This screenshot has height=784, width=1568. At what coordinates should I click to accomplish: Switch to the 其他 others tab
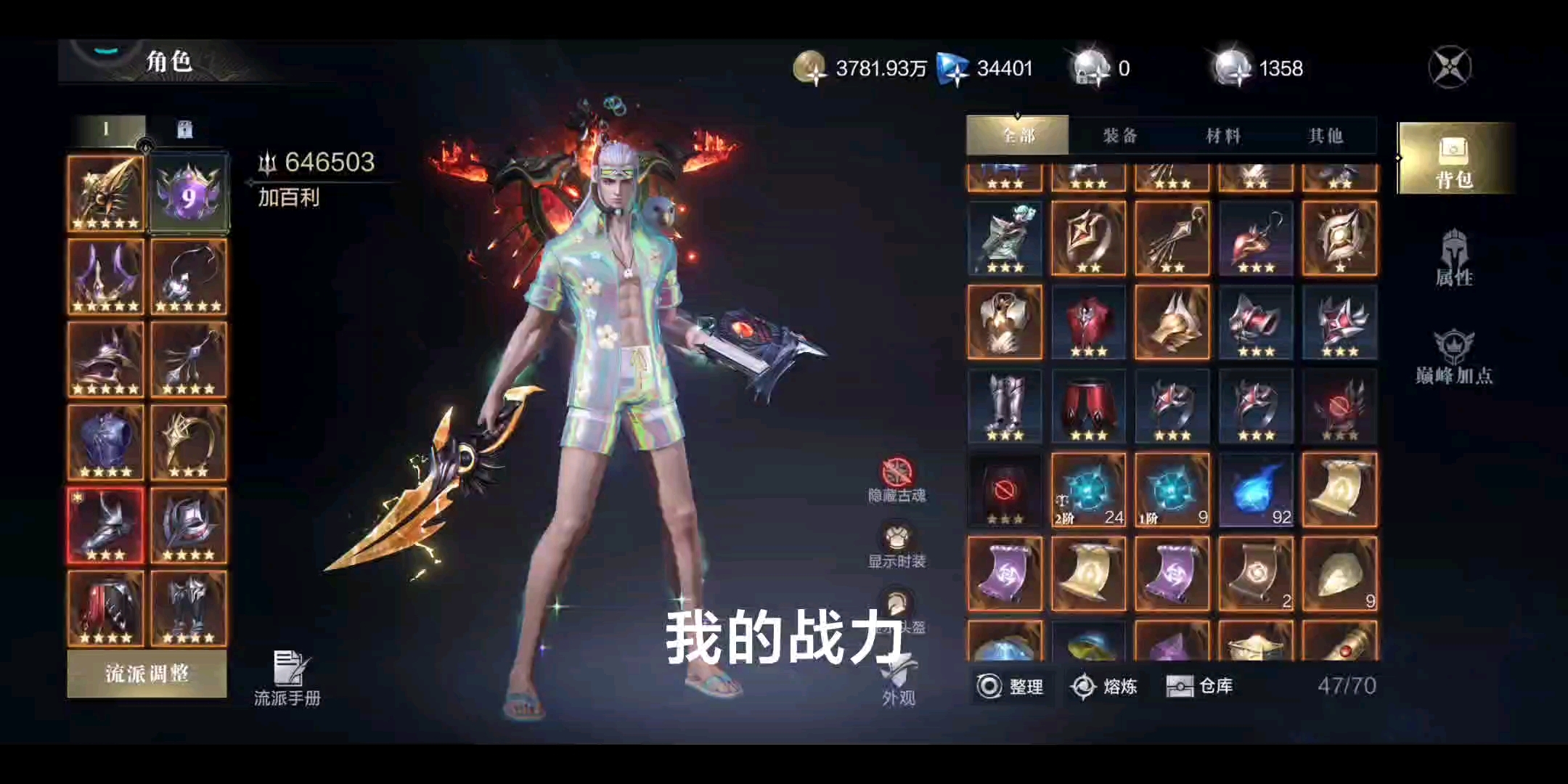tap(1326, 135)
